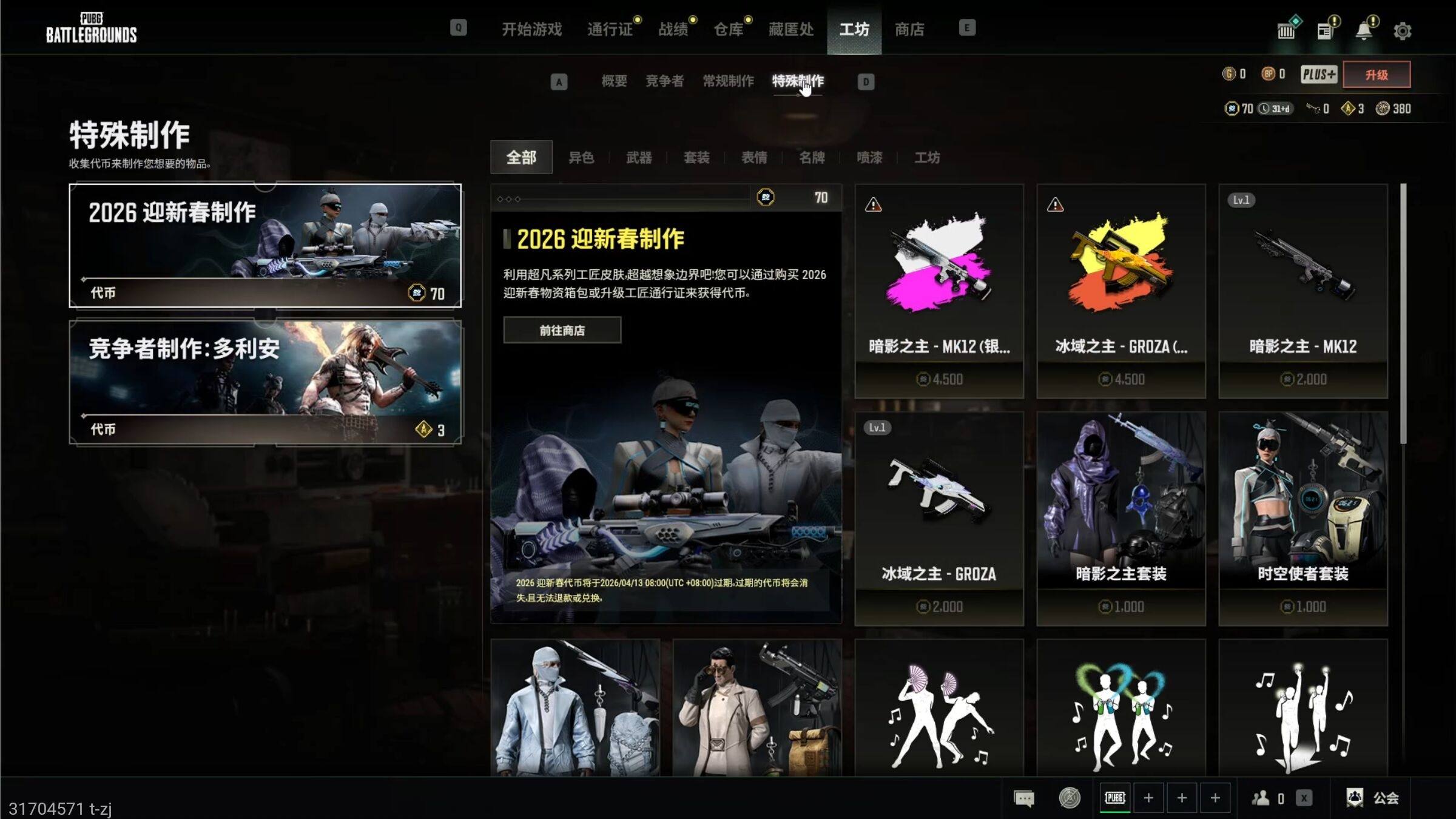Select the 常规制作 sub-tab

[x=728, y=81]
